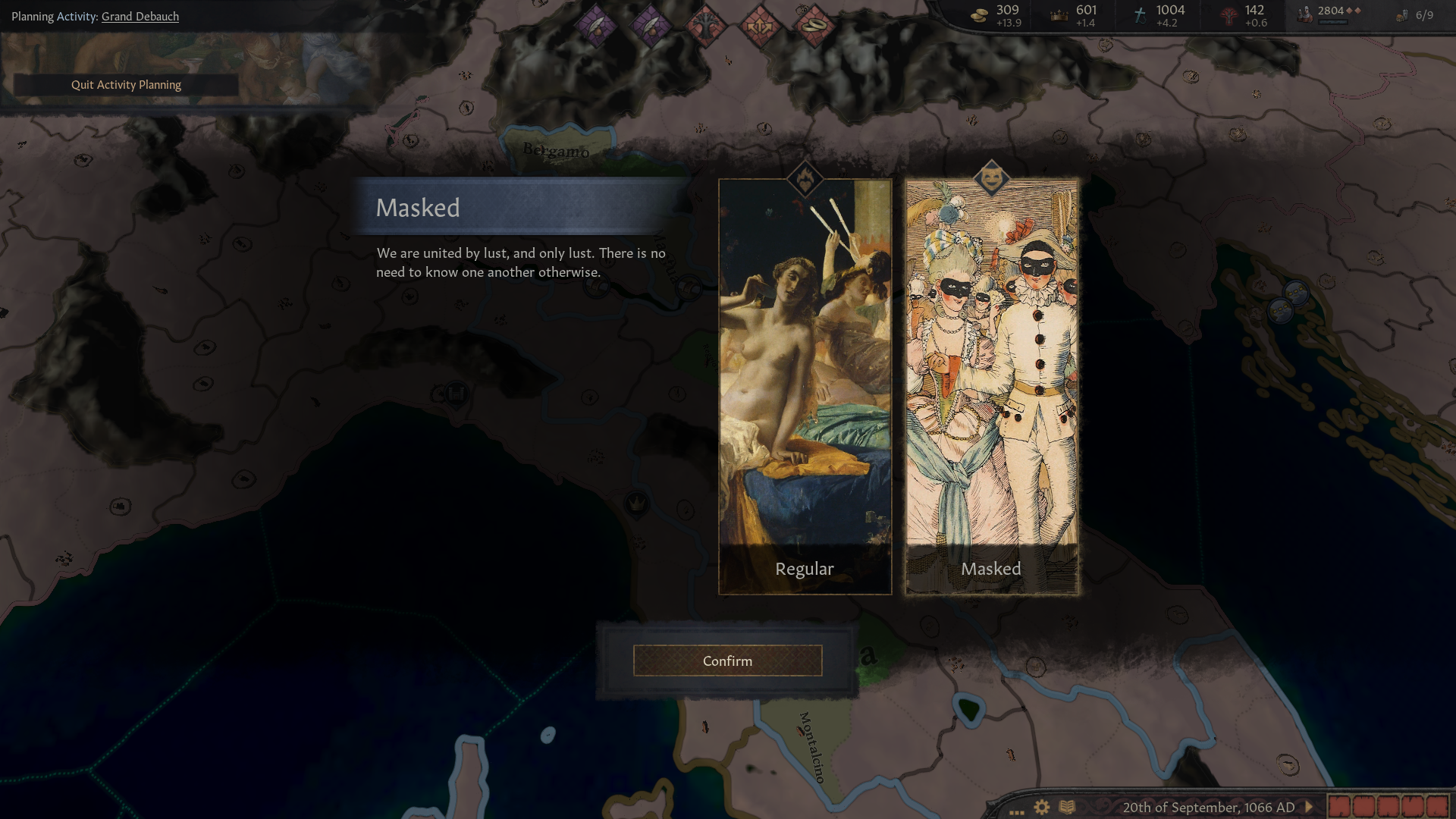The image size is (1456, 819).
Task: Click the three-dots more options button
Action: [x=1017, y=808]
